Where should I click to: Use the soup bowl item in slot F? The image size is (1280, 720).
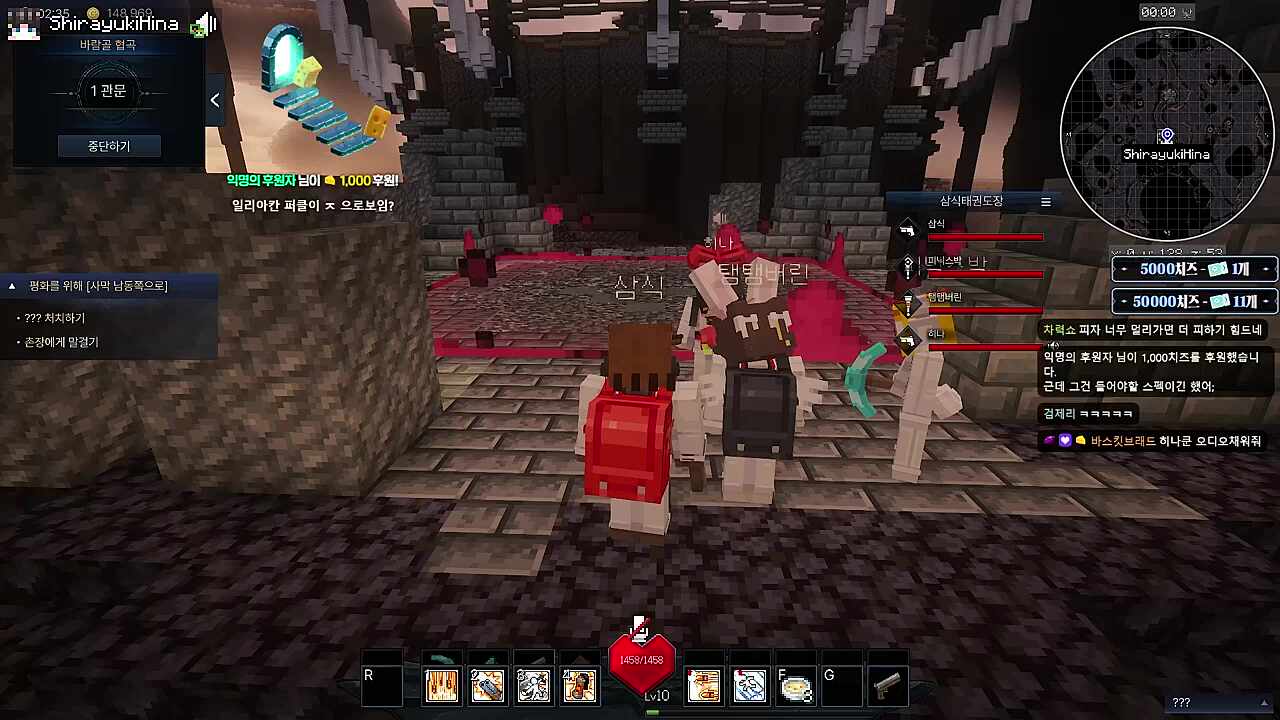click(x=796, y=687)
